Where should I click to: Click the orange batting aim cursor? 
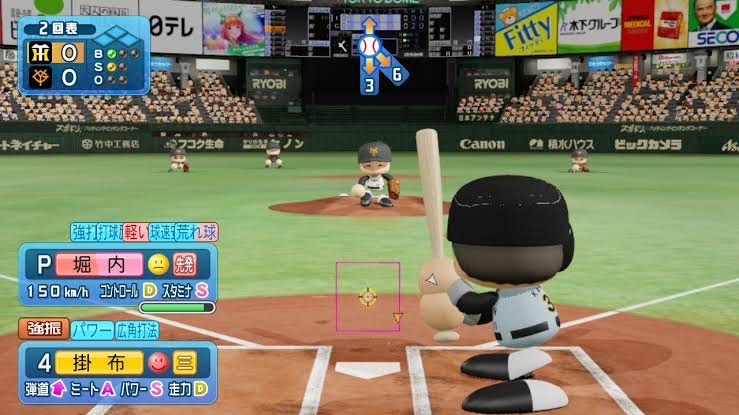tap(368, 296)
